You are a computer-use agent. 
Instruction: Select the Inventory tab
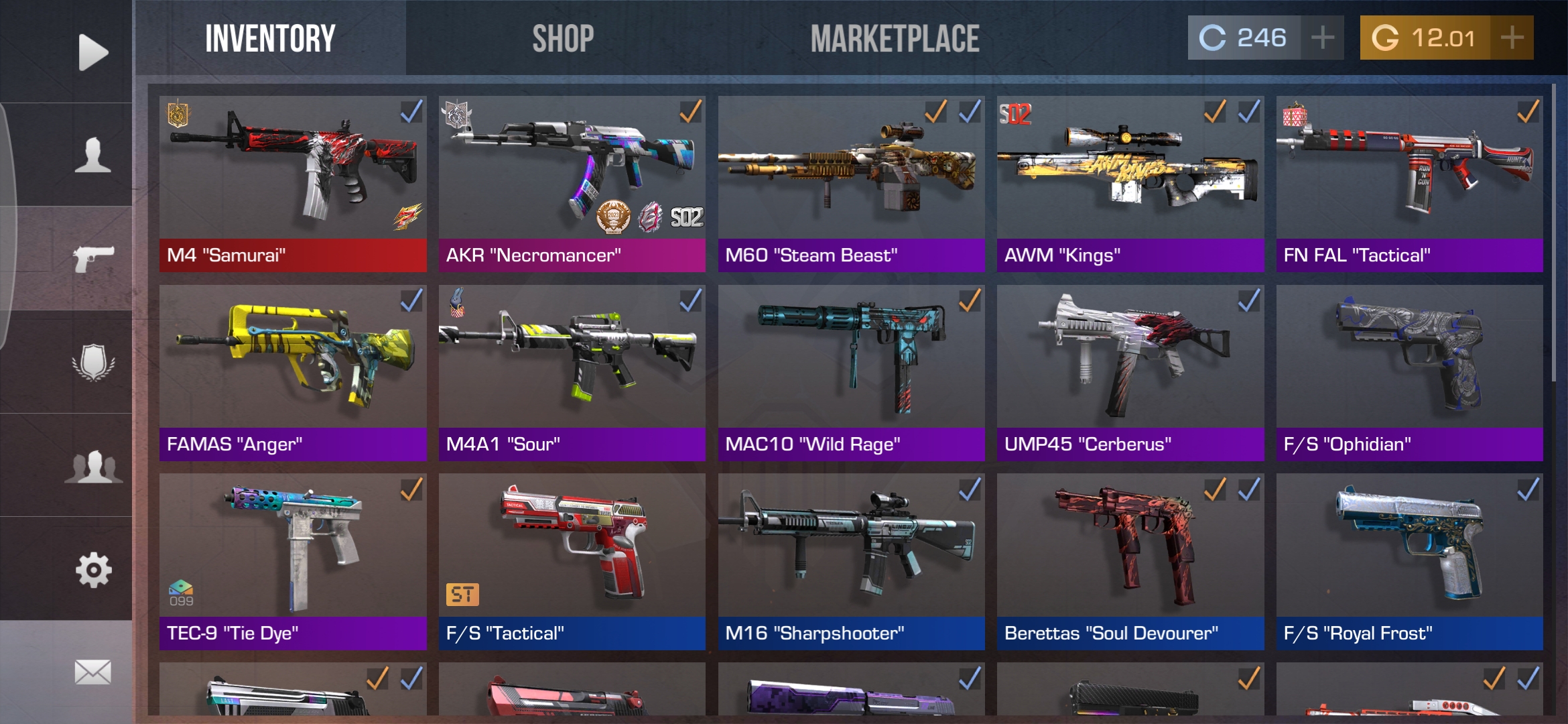tap(270, 39)
